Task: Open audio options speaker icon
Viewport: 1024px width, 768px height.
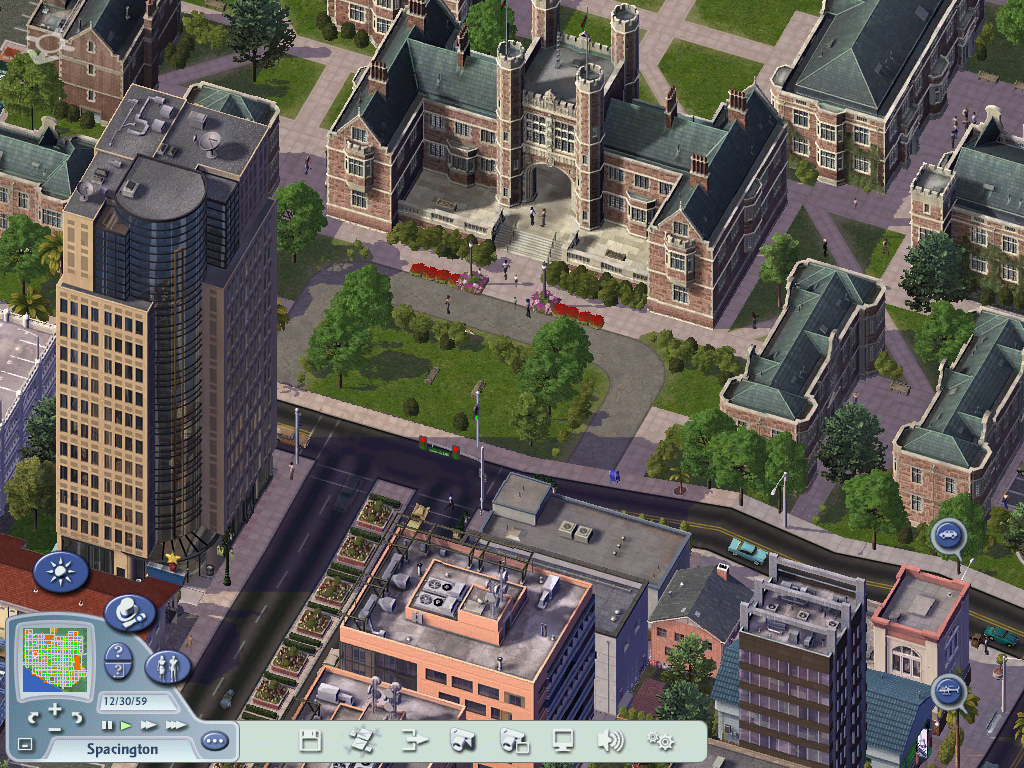Action: click(610, 741)
